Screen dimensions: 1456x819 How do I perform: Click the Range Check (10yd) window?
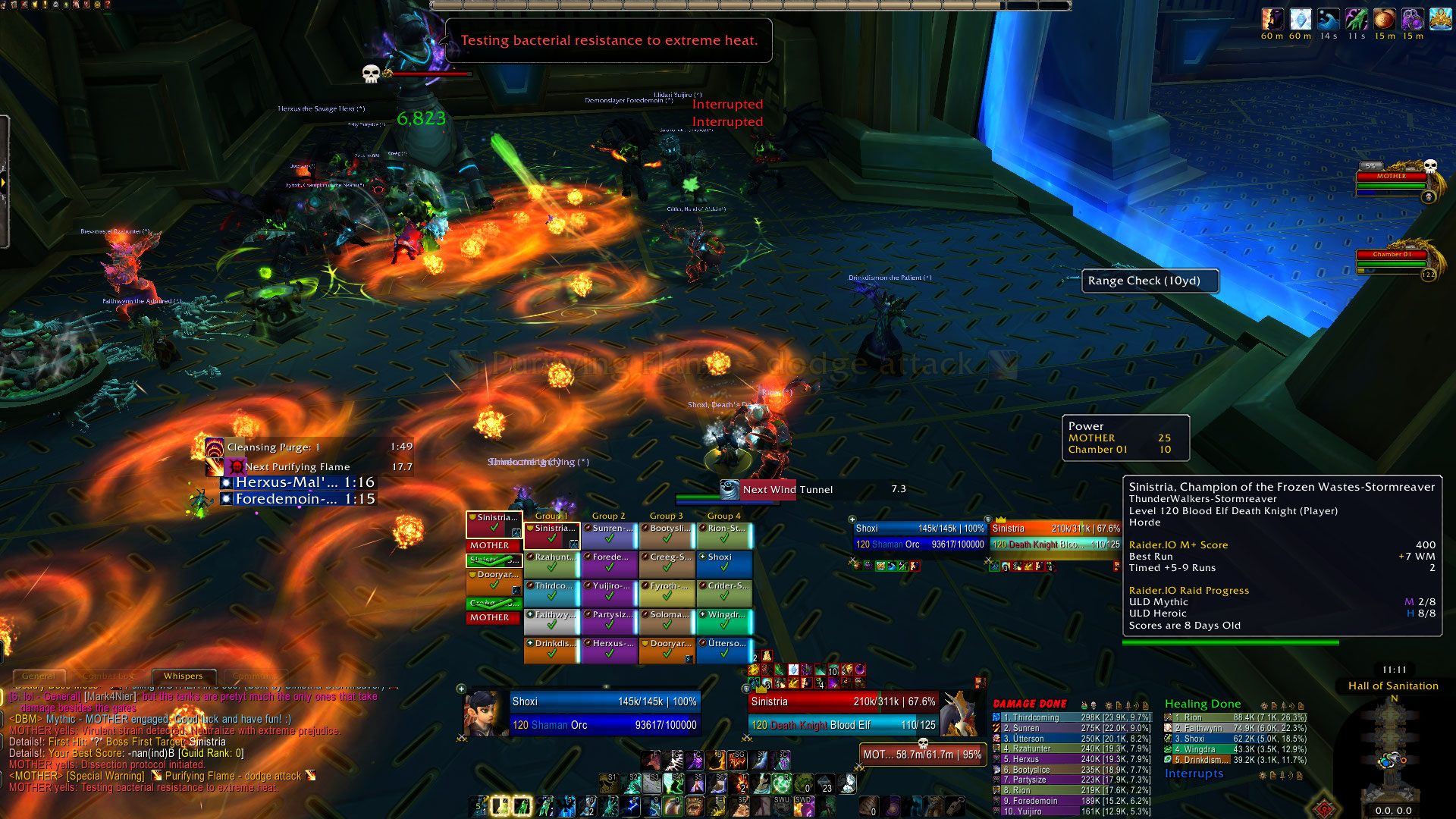[1150, 281]
